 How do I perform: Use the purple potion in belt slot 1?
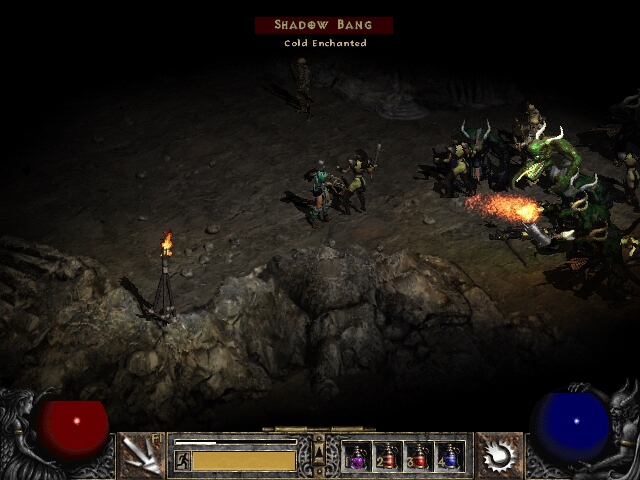tap(357, 457)
